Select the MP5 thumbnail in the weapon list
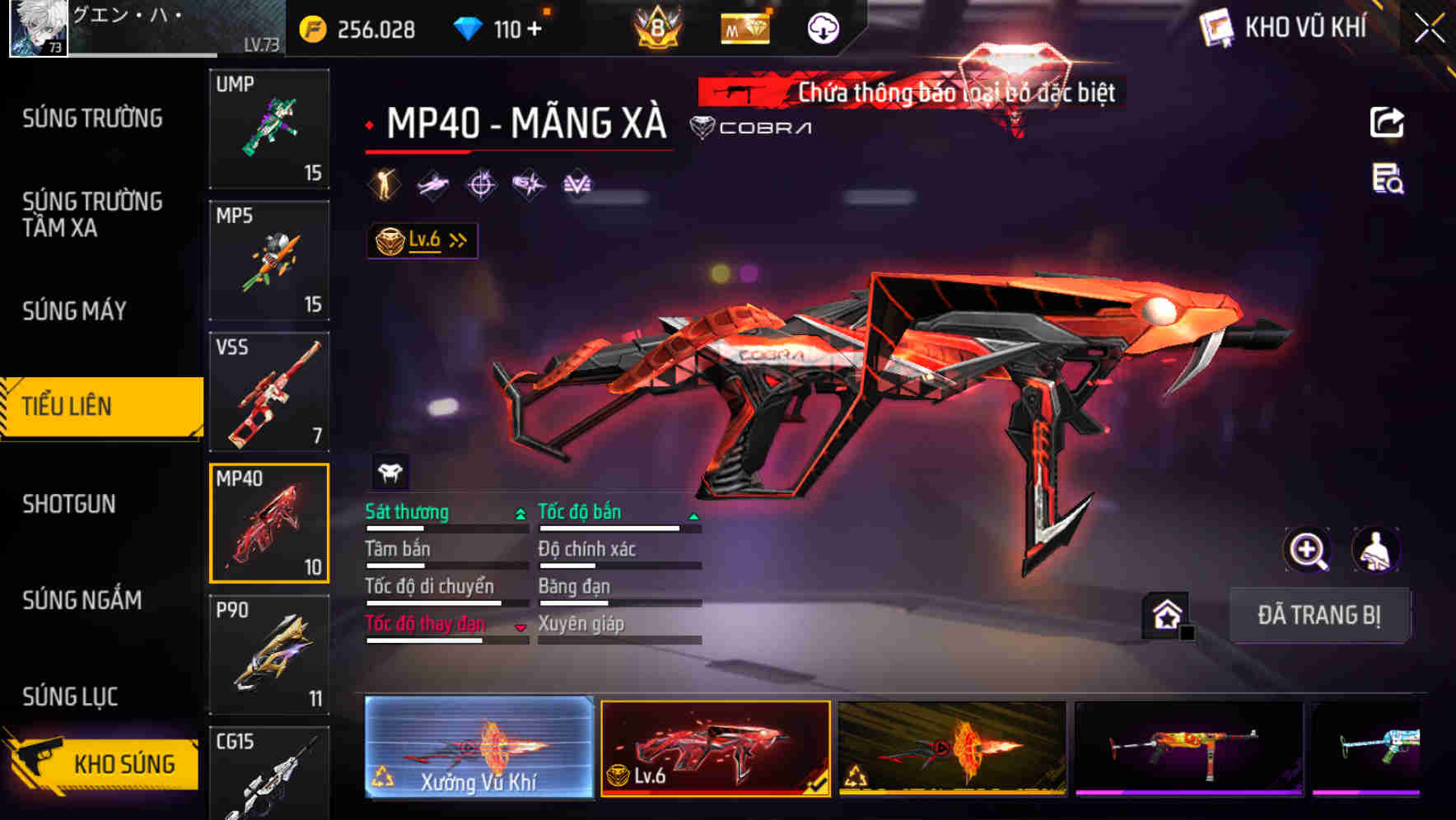 (x=269, y=259)
